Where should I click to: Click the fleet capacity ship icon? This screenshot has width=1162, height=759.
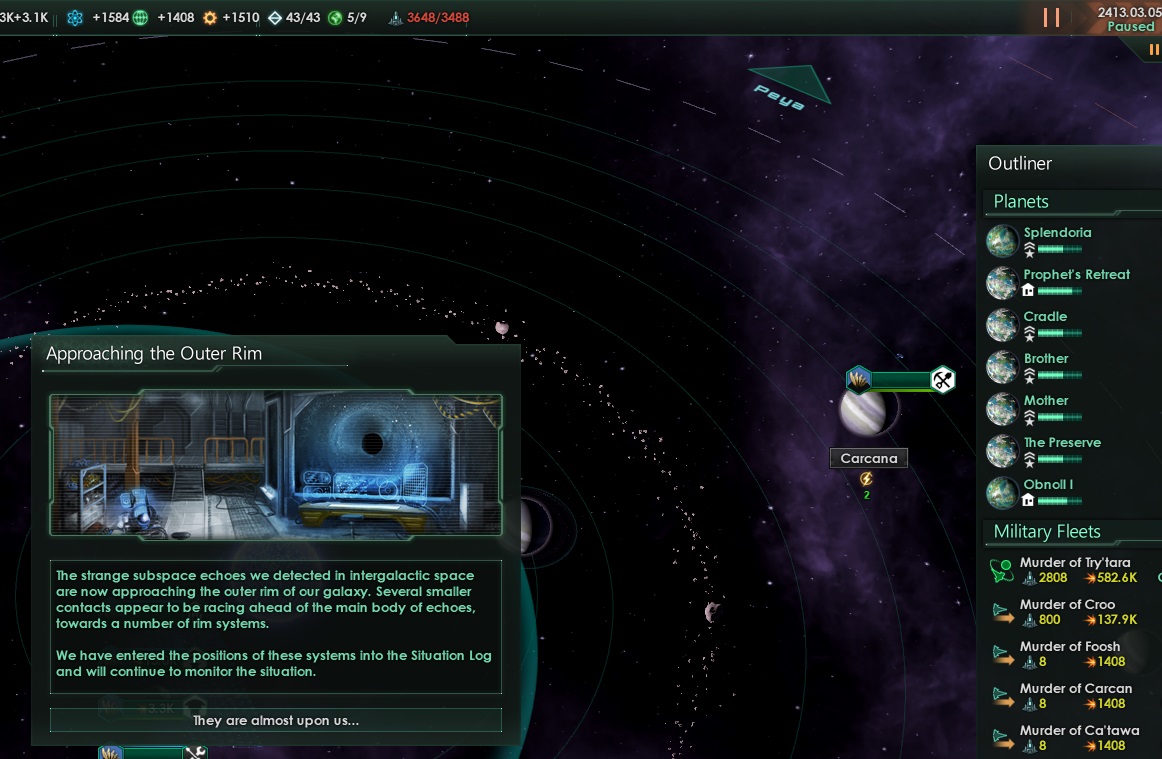click(396, 18)
